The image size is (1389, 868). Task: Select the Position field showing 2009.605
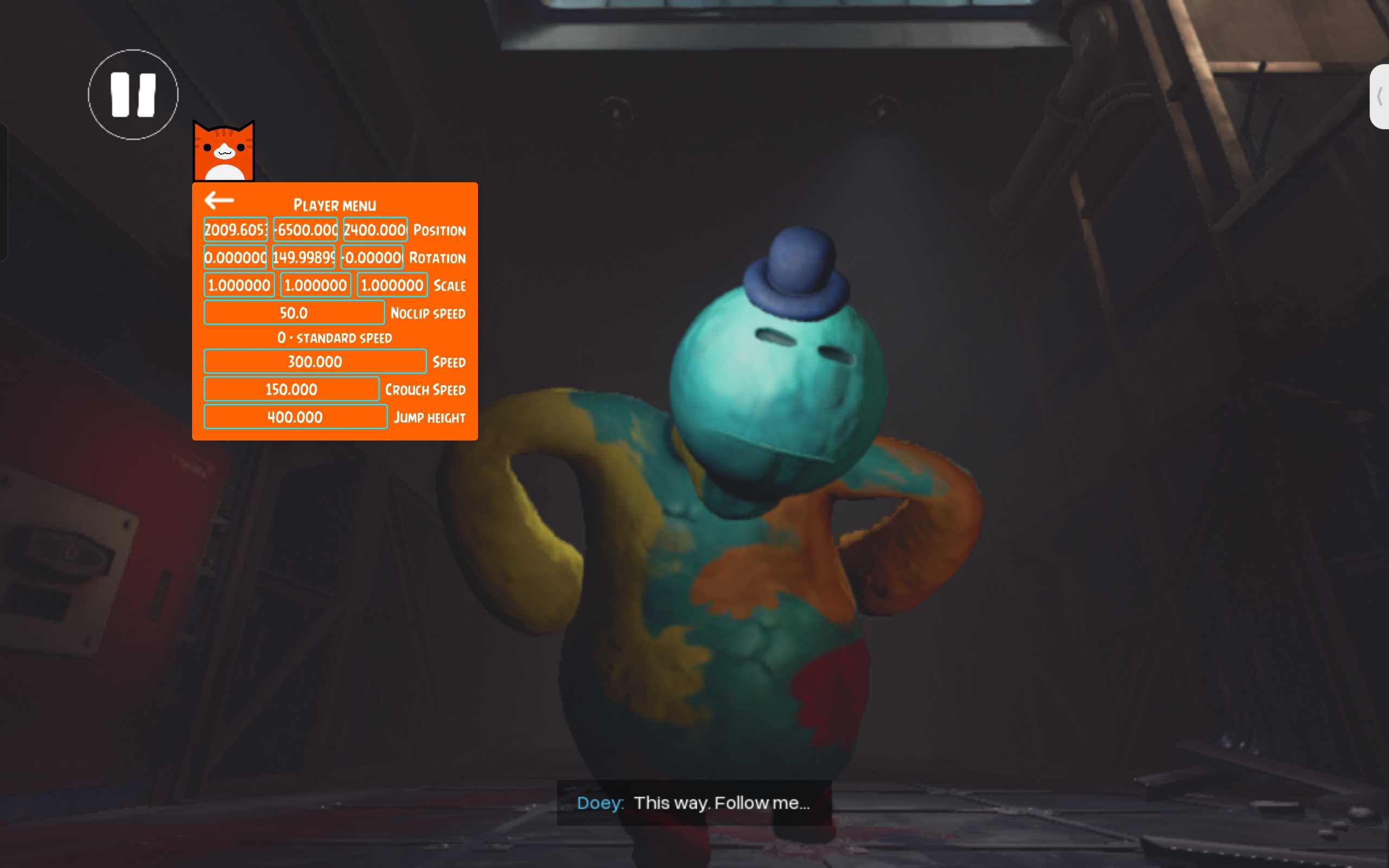coord(235,229)
